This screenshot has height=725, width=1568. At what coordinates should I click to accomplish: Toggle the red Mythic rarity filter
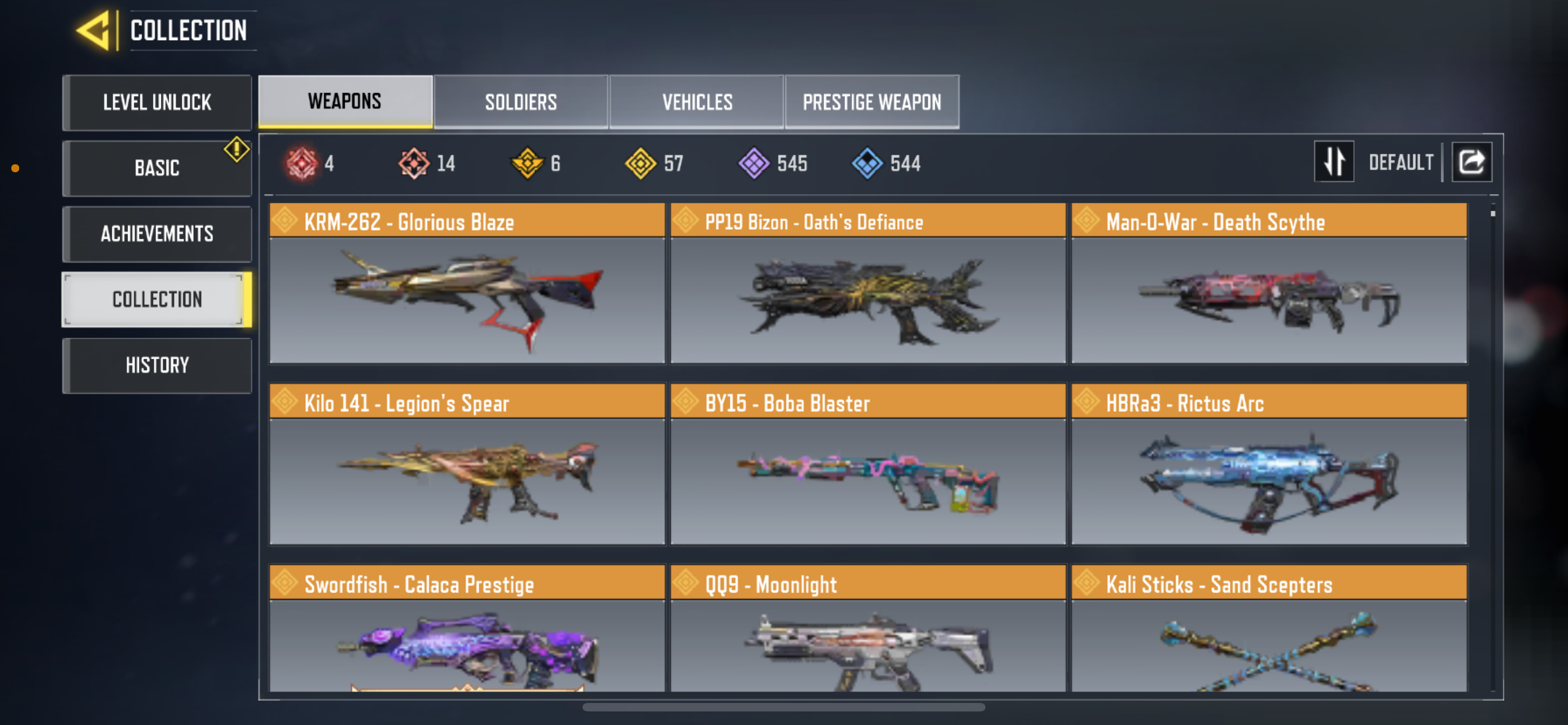(303, 163)
